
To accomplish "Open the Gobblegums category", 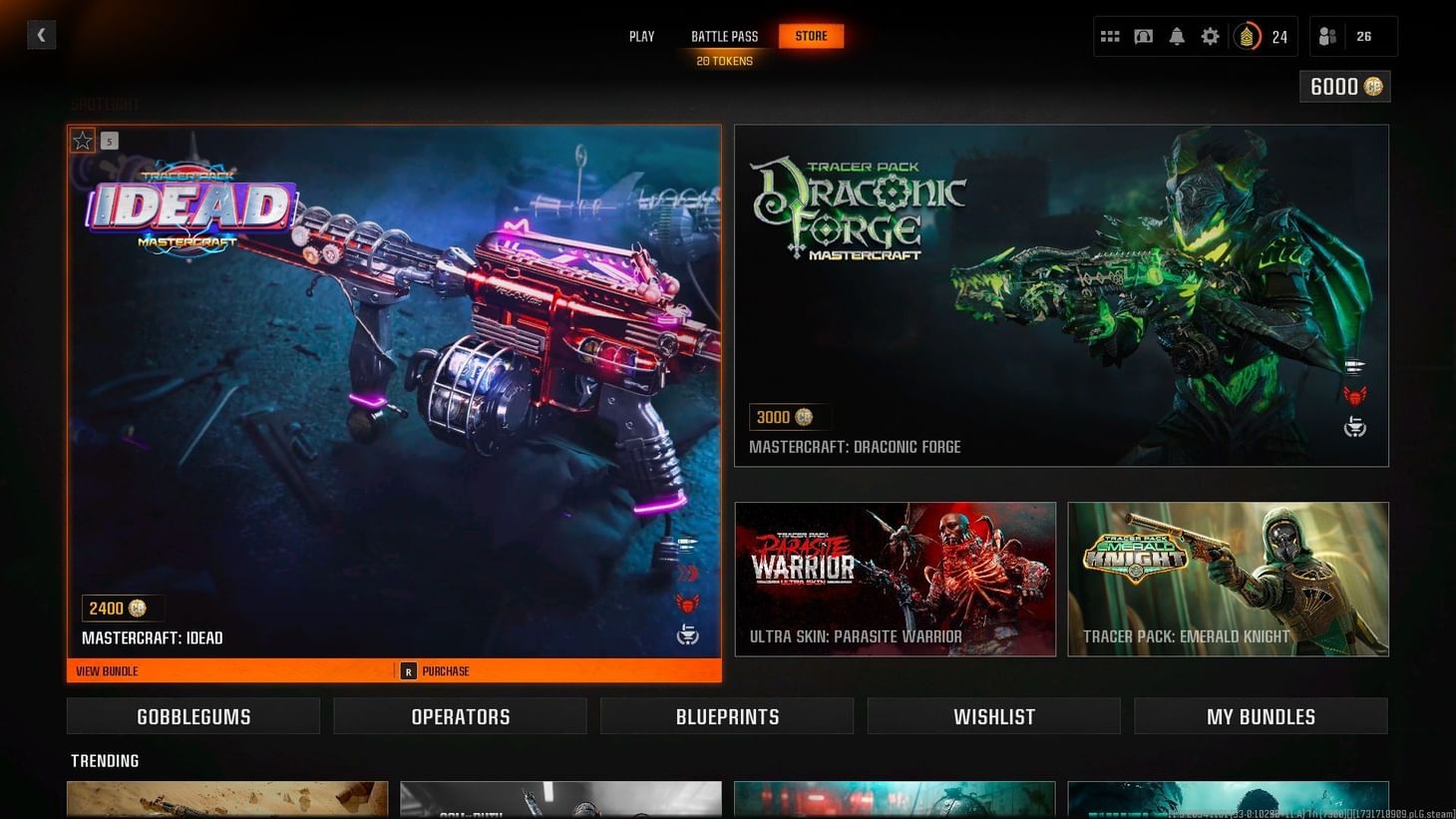I will click(192, 715).
